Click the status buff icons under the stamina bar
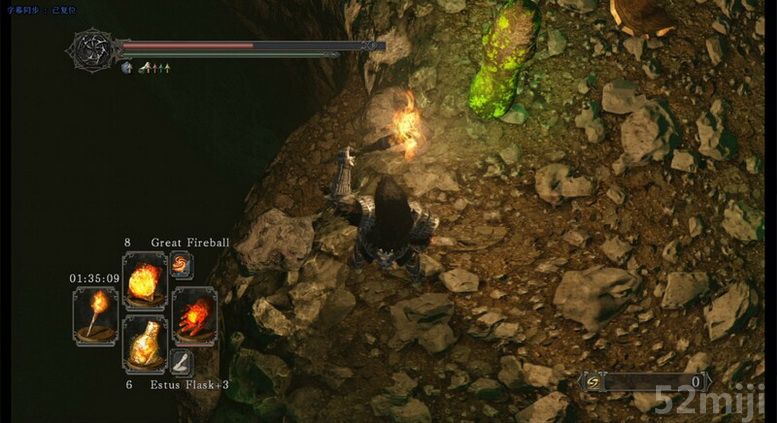The image size is (777, 423). click(x=148, y=68)
